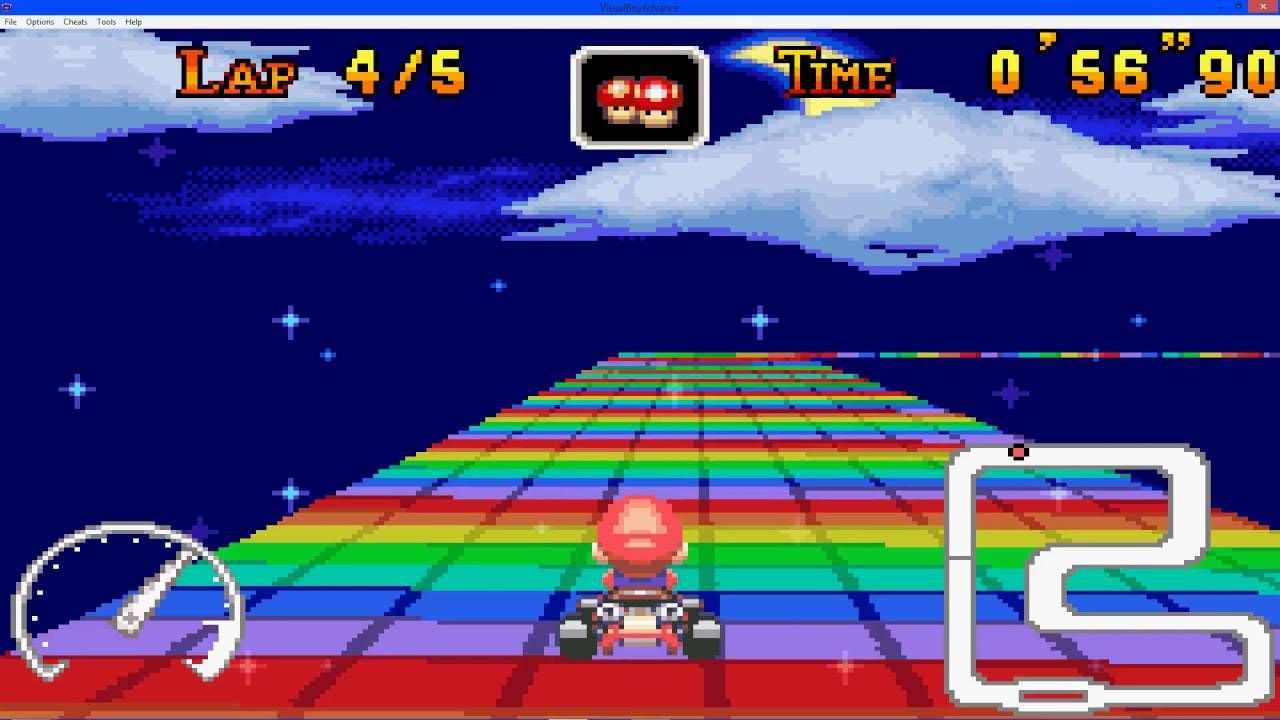Open the File menu
The height and width of the screenshot is (720, 1280).
click(x=11, y=21)
